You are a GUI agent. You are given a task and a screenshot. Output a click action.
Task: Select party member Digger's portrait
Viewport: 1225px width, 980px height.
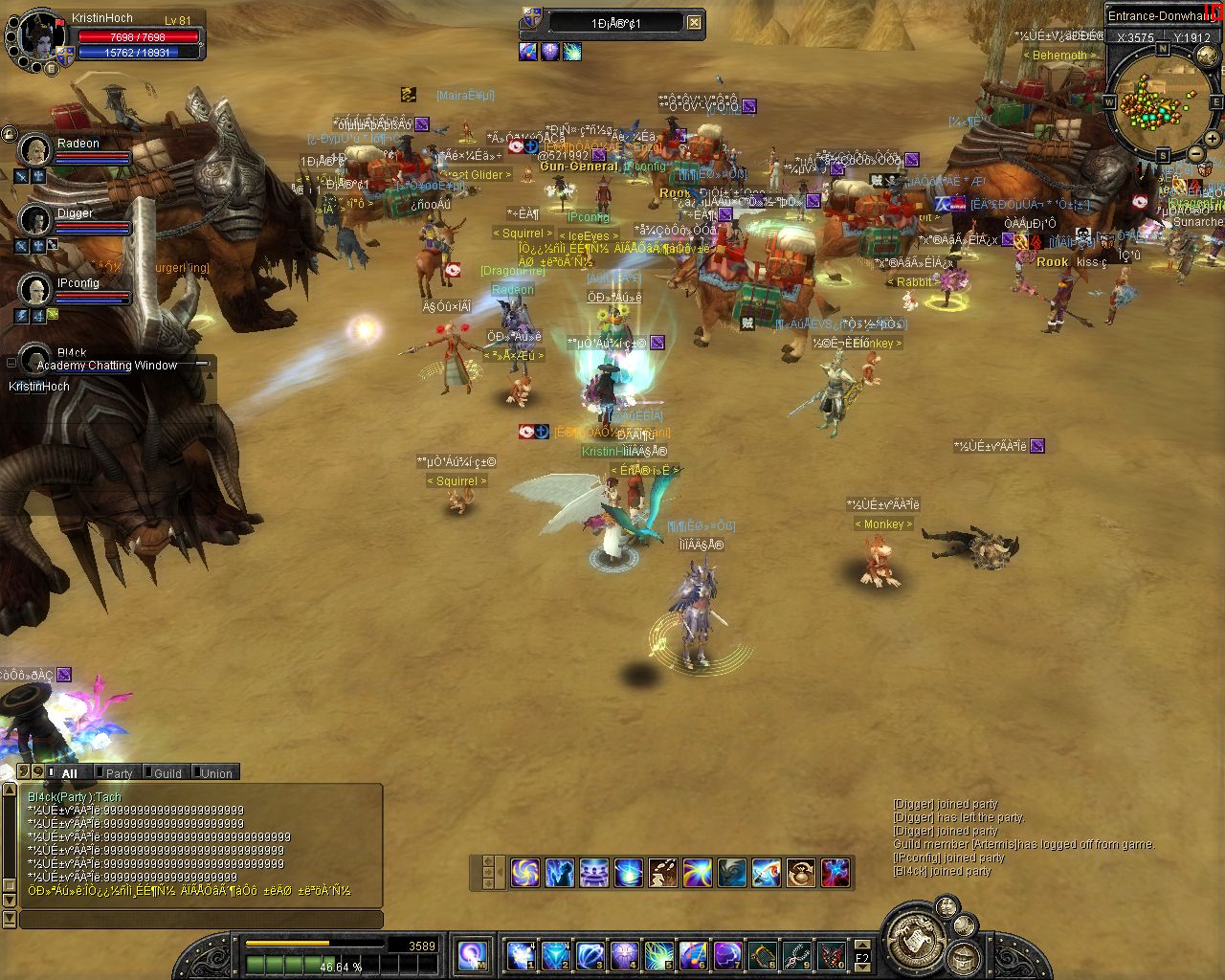tap(35, 220)
